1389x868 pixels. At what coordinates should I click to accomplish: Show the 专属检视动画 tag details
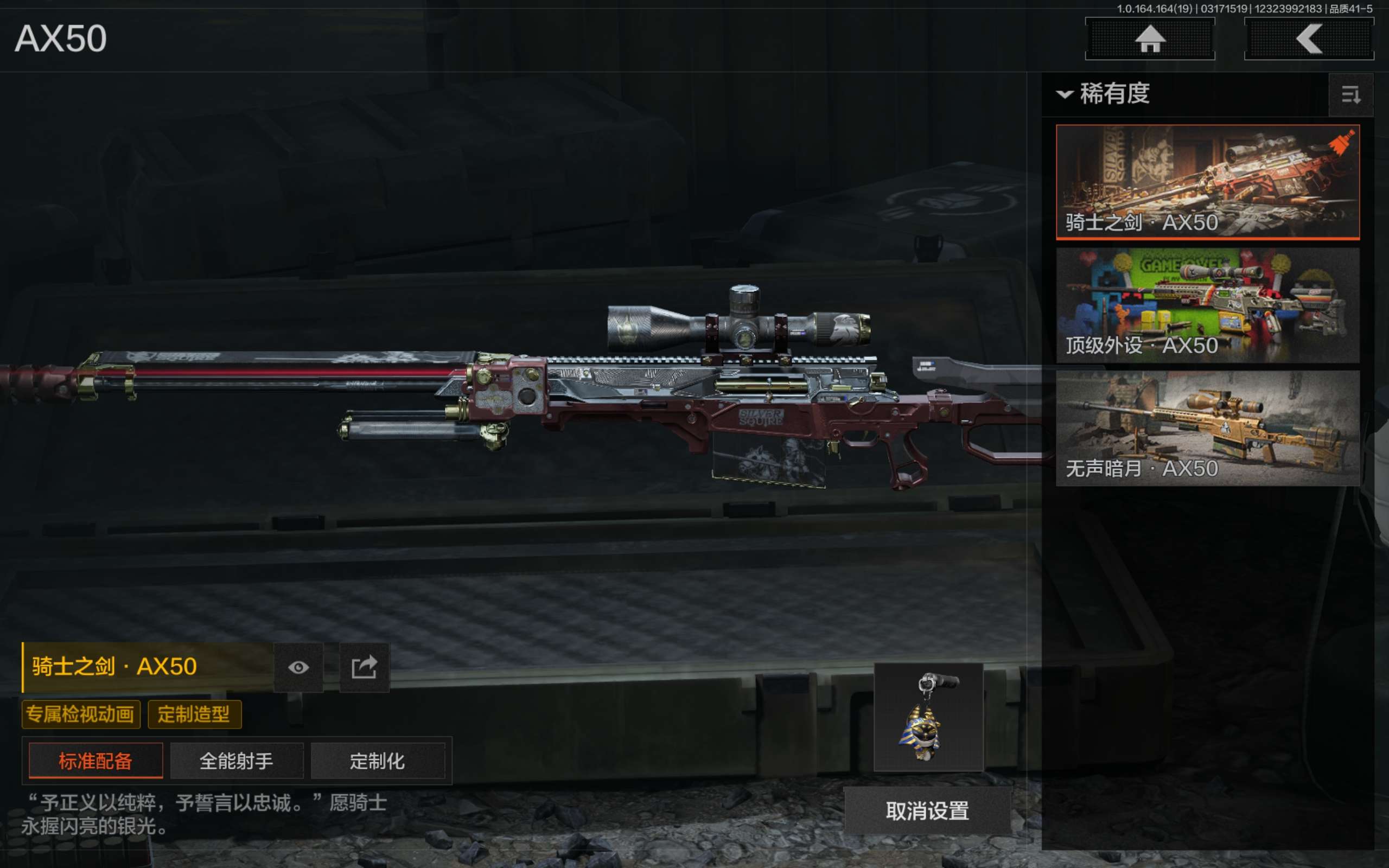coord(80,714)
